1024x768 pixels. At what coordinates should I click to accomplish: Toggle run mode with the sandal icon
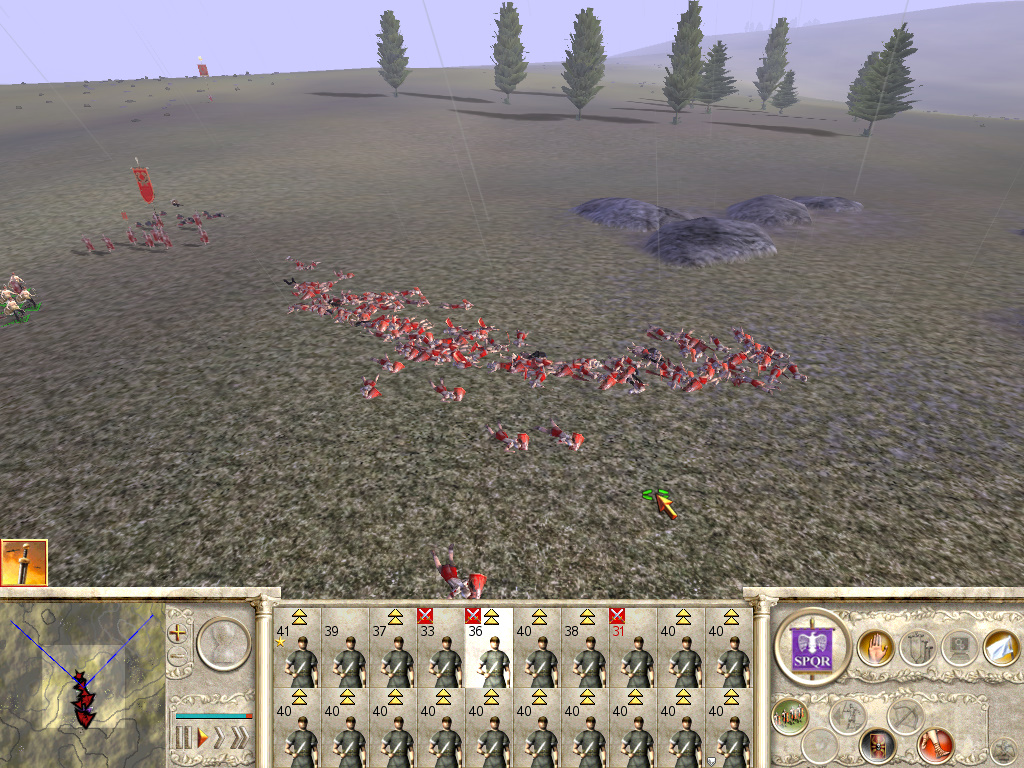(934, 745)
